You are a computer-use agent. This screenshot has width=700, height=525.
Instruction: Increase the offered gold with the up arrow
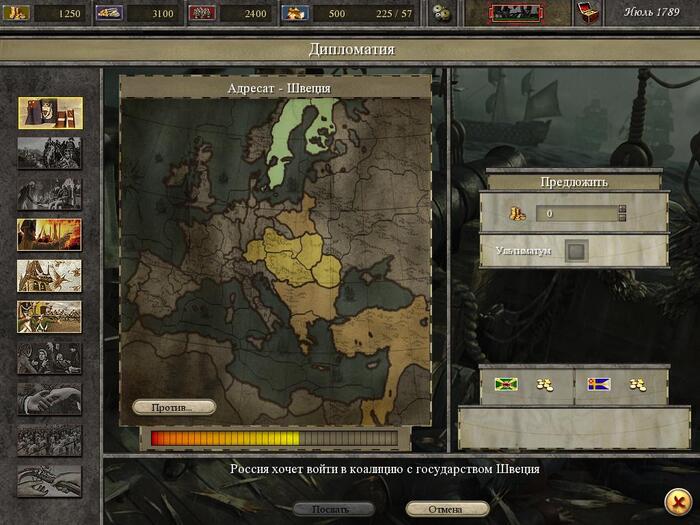(x=622, y=209)
